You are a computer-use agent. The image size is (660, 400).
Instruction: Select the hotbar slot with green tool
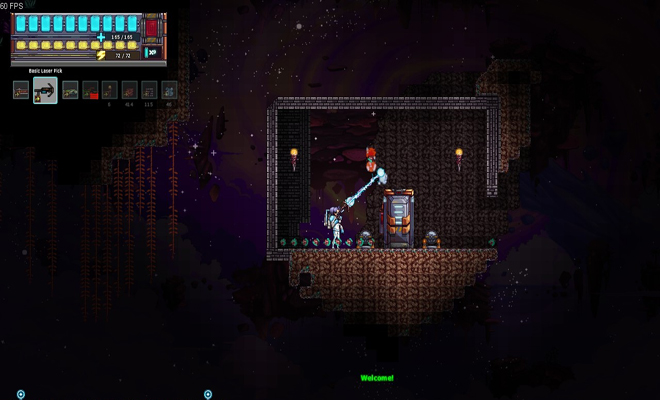(x=70, y=90)
